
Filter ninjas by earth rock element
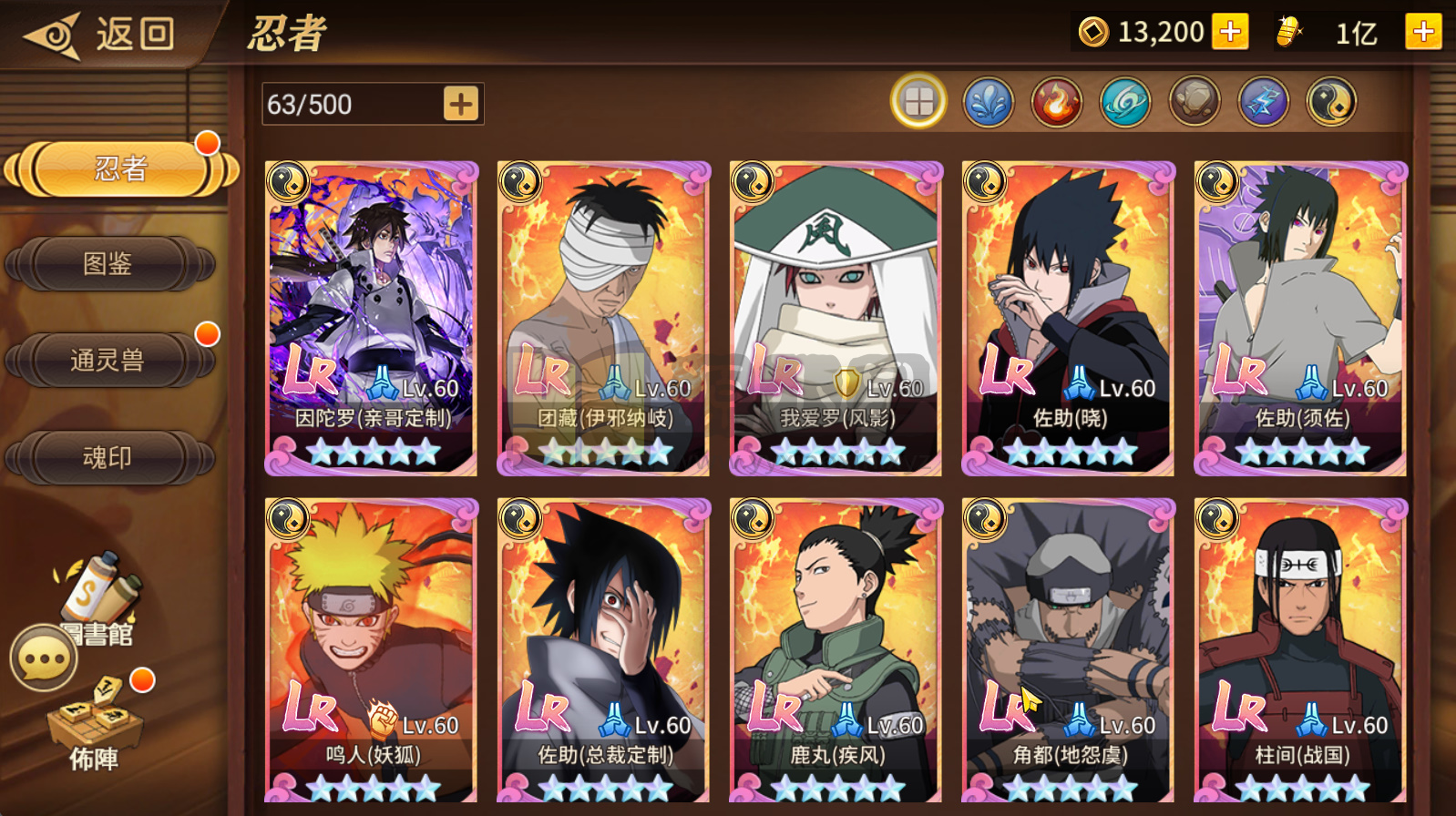click(1195, 101)
